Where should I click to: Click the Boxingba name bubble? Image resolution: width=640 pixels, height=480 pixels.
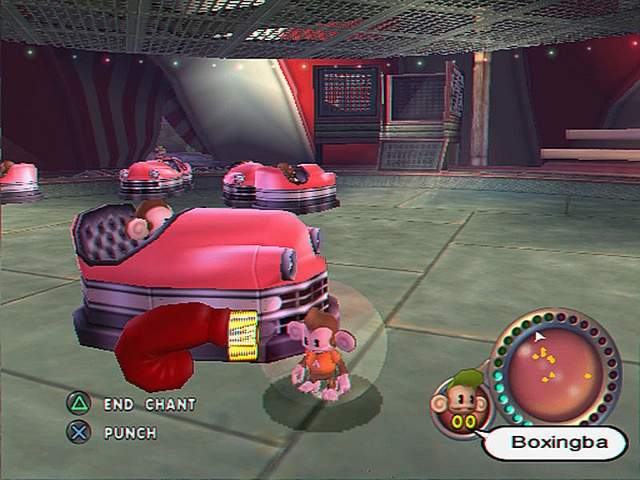(554, 442)
